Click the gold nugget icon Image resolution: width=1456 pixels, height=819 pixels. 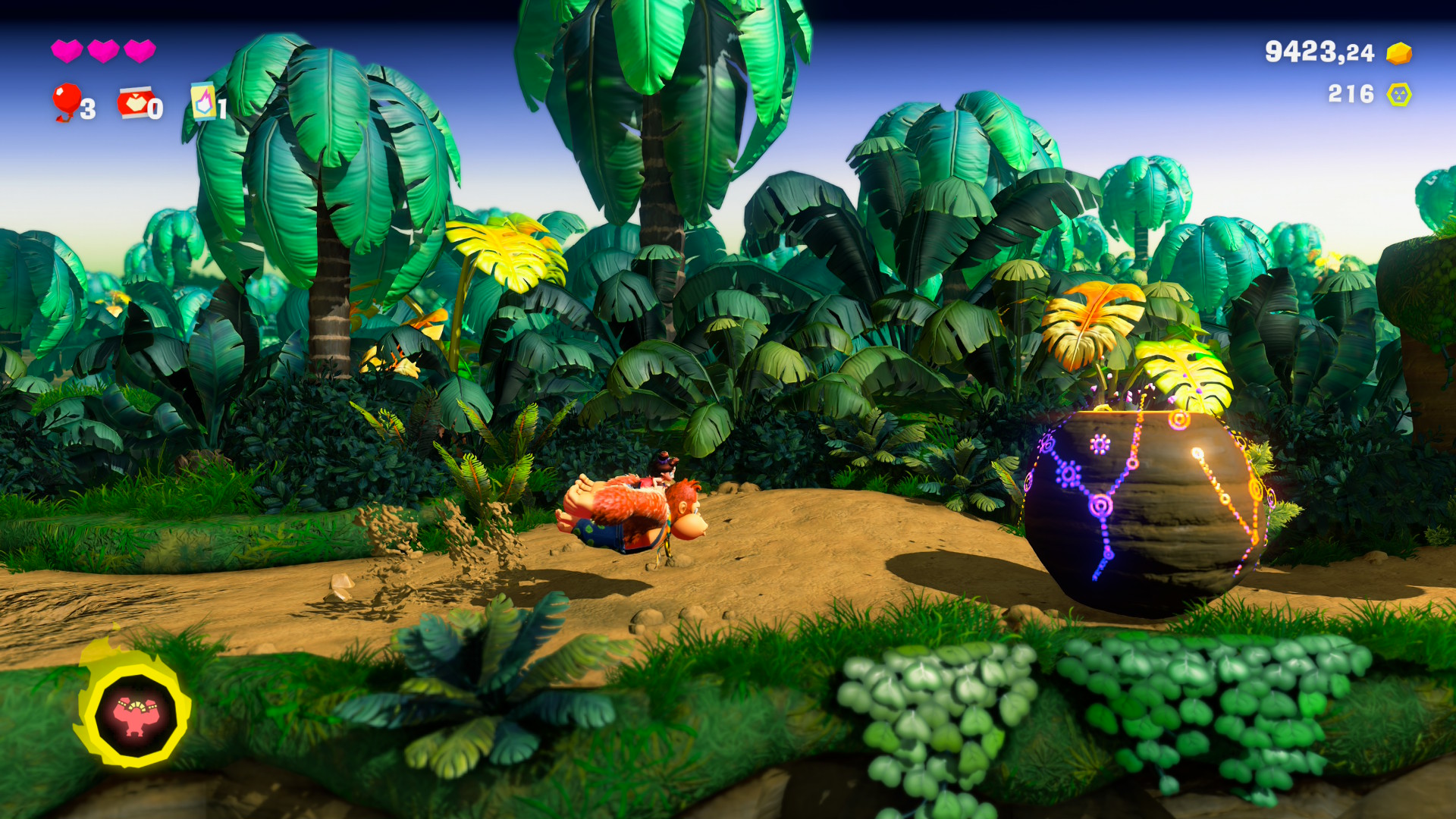point(1398,53)
